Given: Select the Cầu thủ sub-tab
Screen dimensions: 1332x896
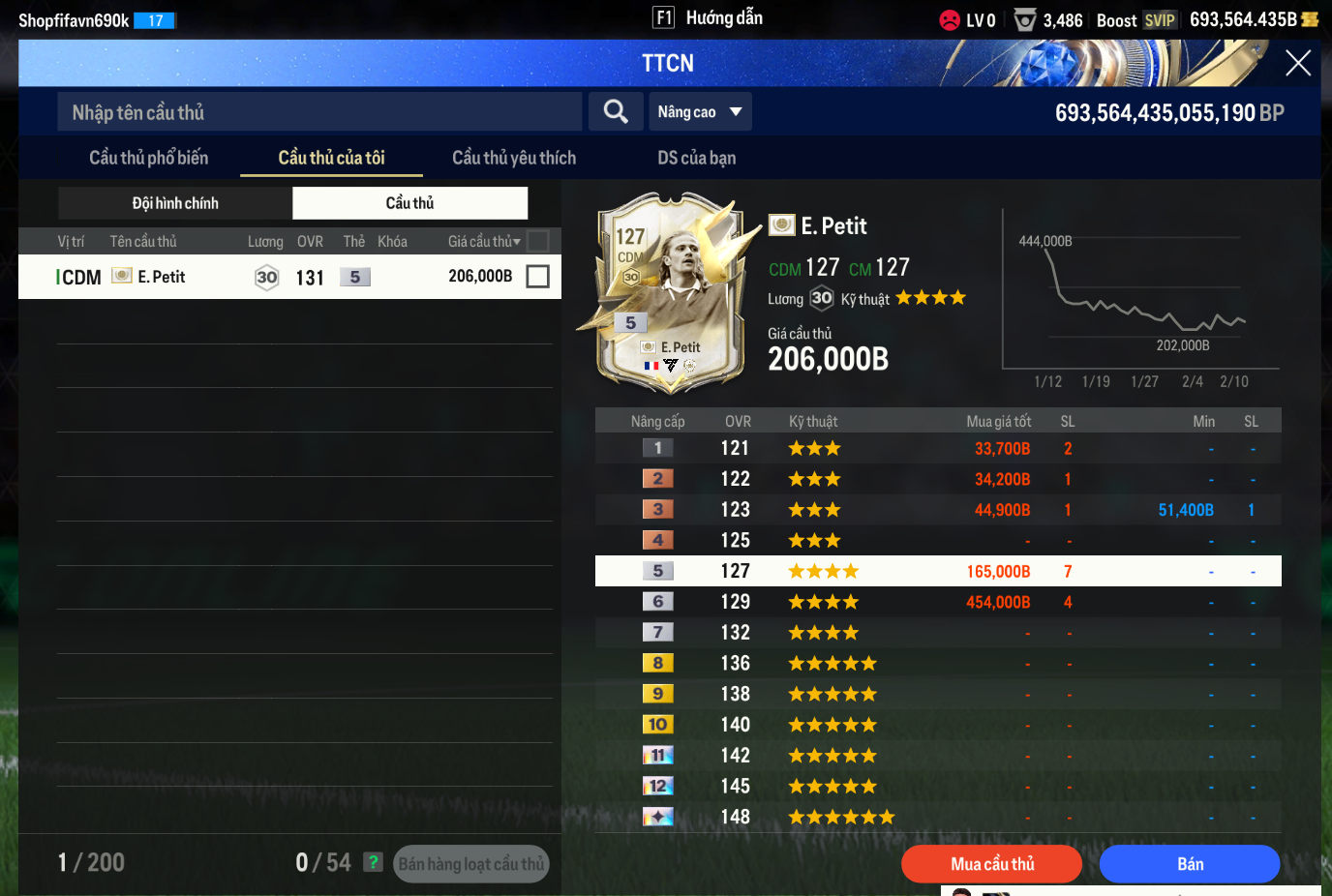Looking at the screenshot, I should 409,203.
